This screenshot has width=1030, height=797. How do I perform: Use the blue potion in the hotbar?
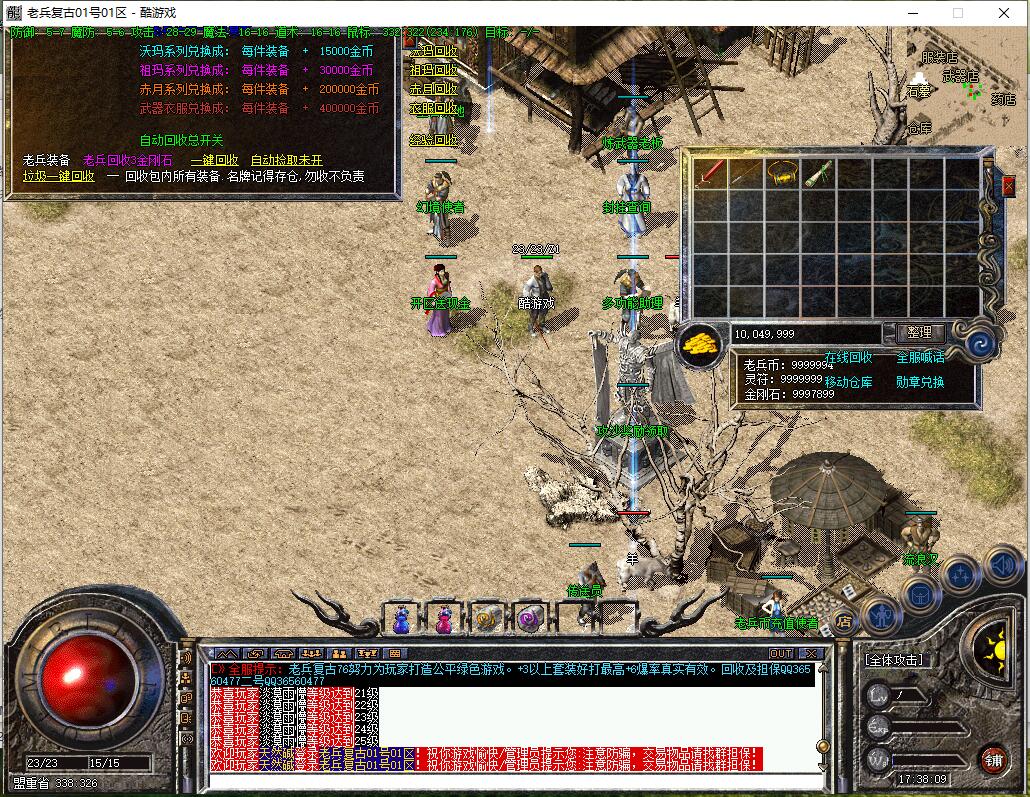401,620
